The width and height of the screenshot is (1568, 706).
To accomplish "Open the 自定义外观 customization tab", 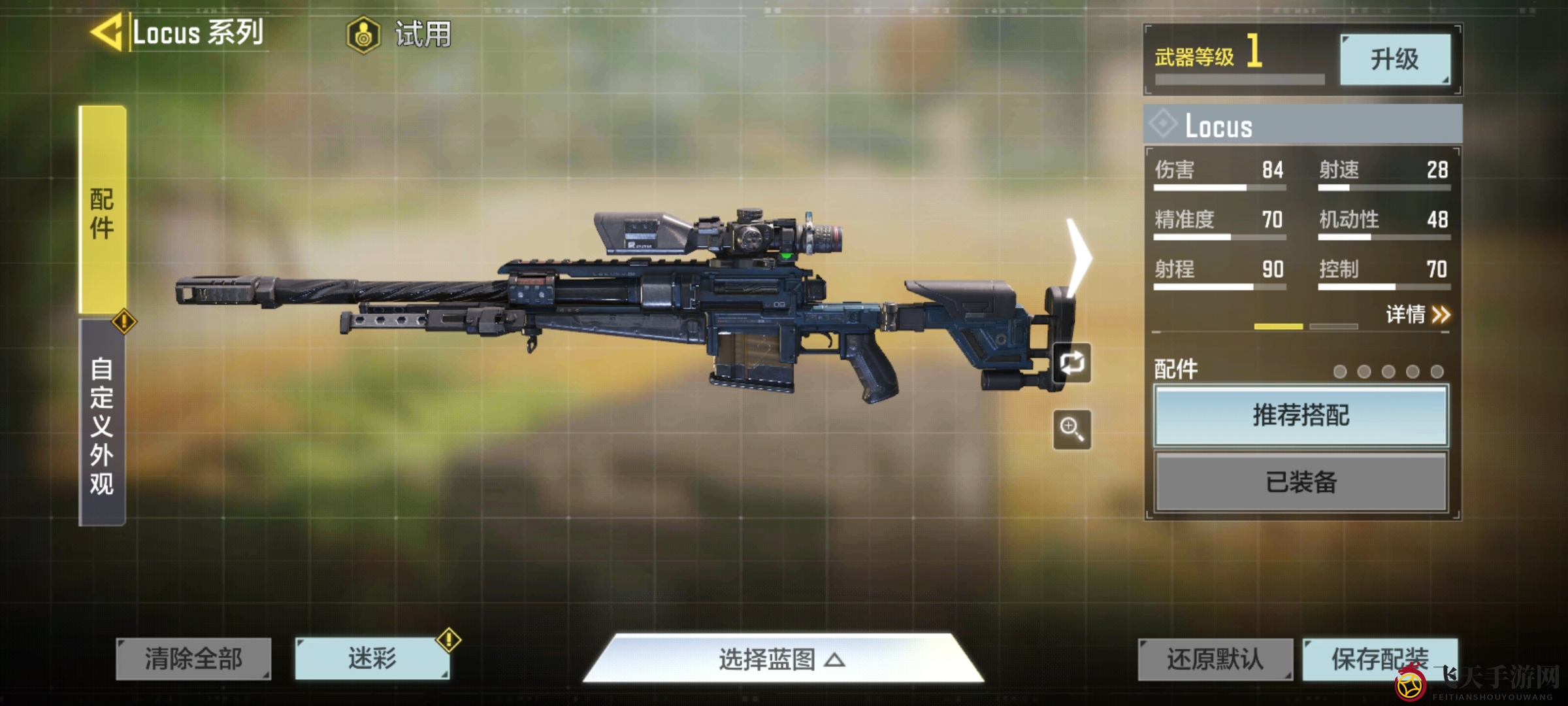I will click(103, 424).
